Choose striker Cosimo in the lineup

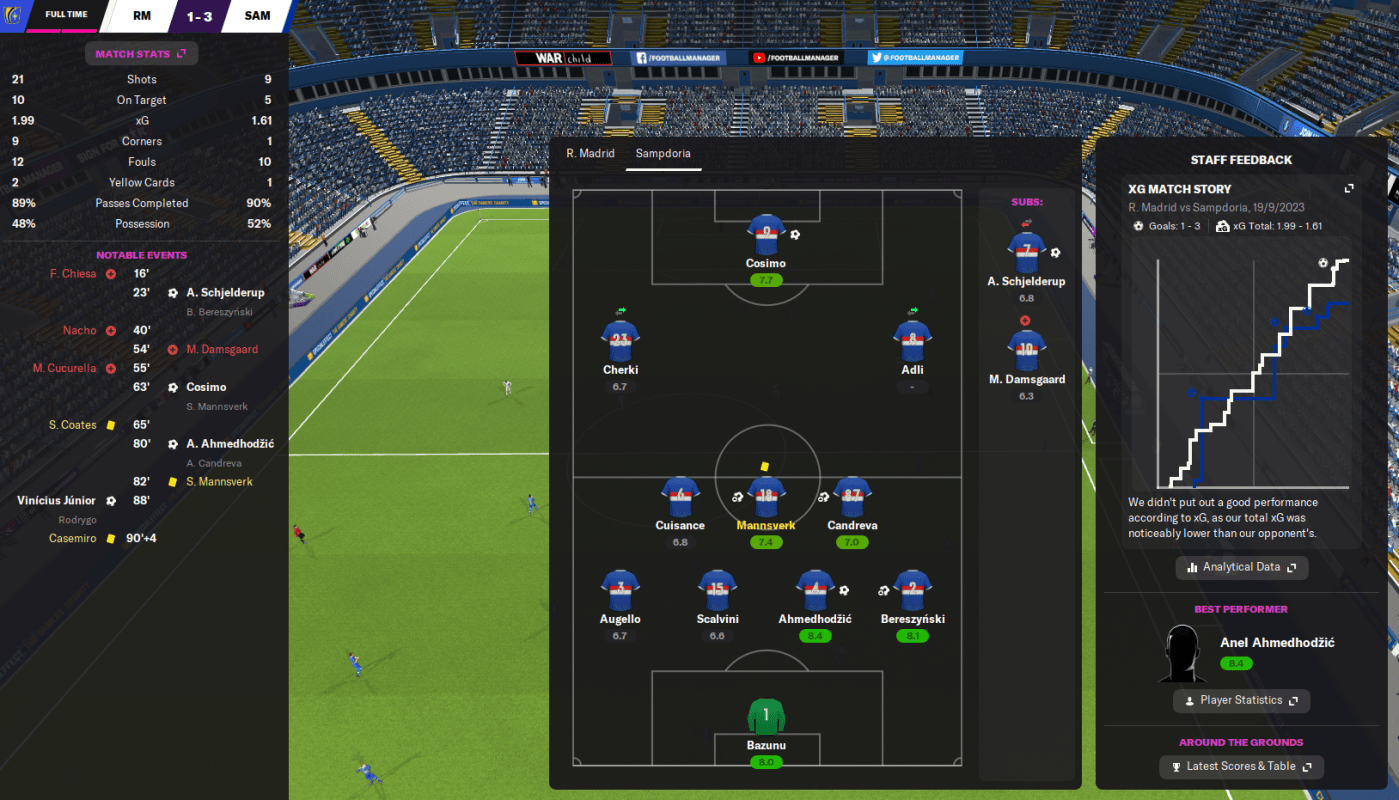click(x=766, y=236)
